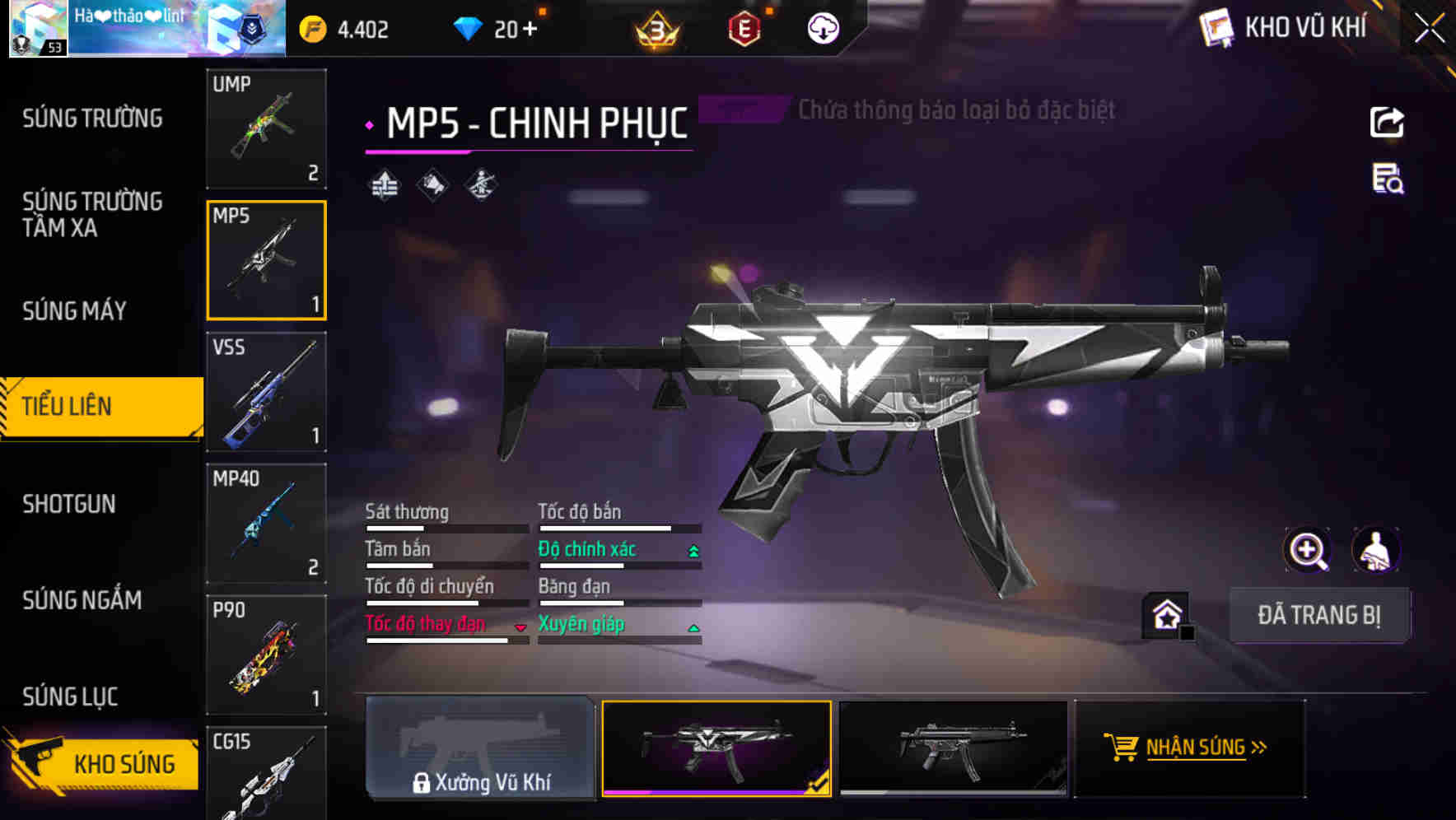Close the weapon armory screen
The height and width of the screenshot is (820, 1456).
(1430, 28)
